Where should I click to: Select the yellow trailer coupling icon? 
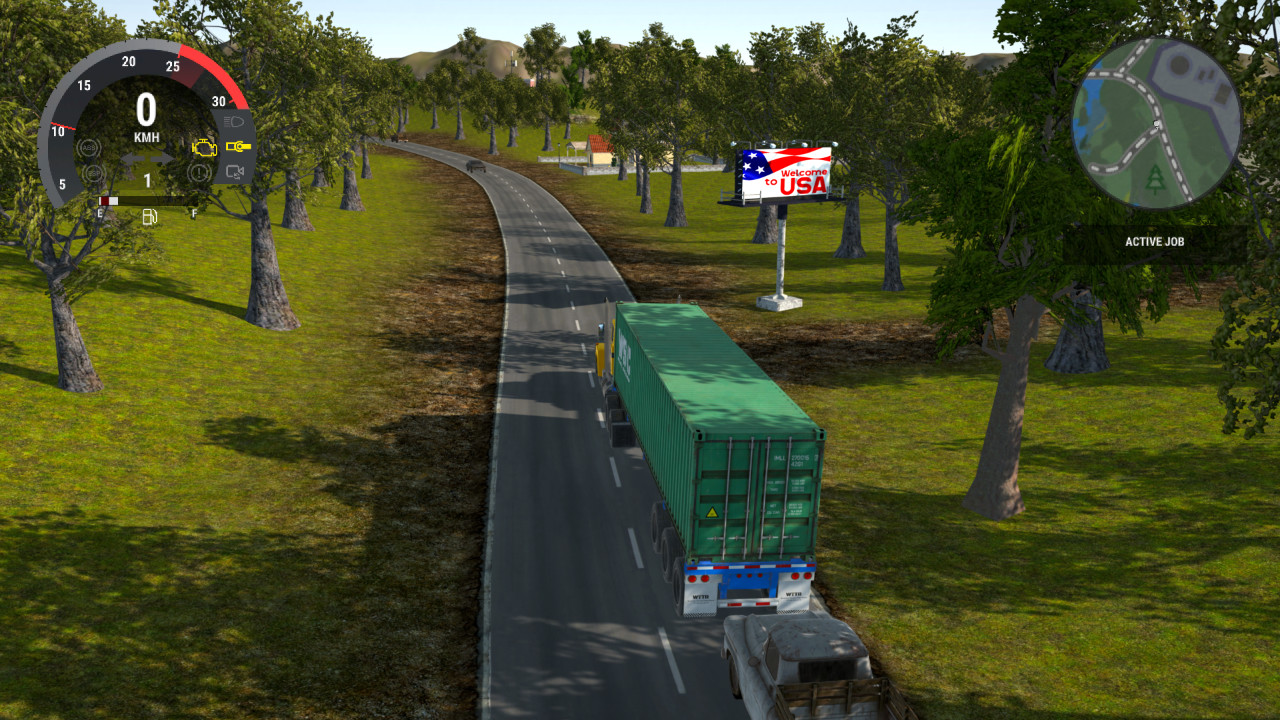pyautogui.click(x=239, y=146)
